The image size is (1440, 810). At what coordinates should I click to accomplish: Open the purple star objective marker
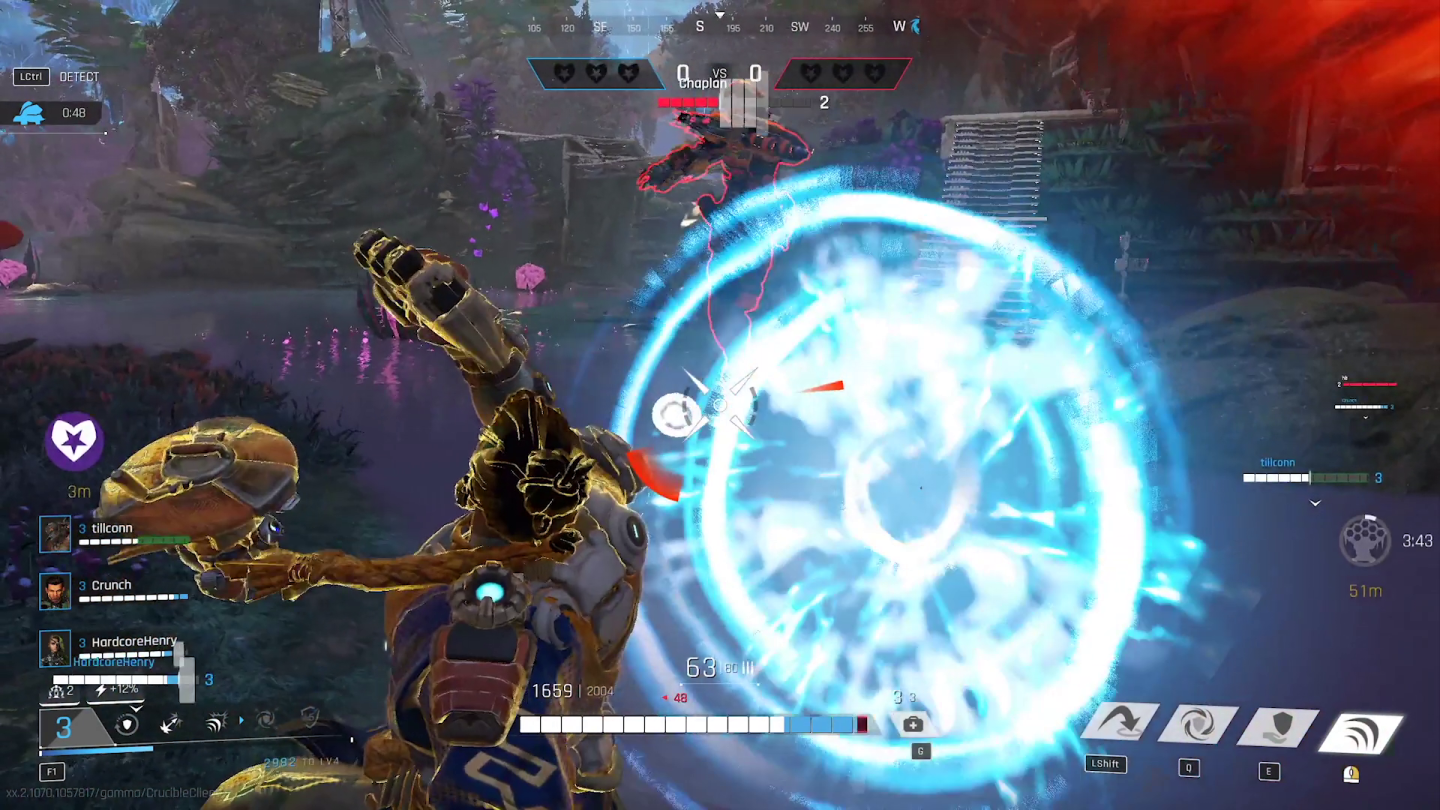73,439
